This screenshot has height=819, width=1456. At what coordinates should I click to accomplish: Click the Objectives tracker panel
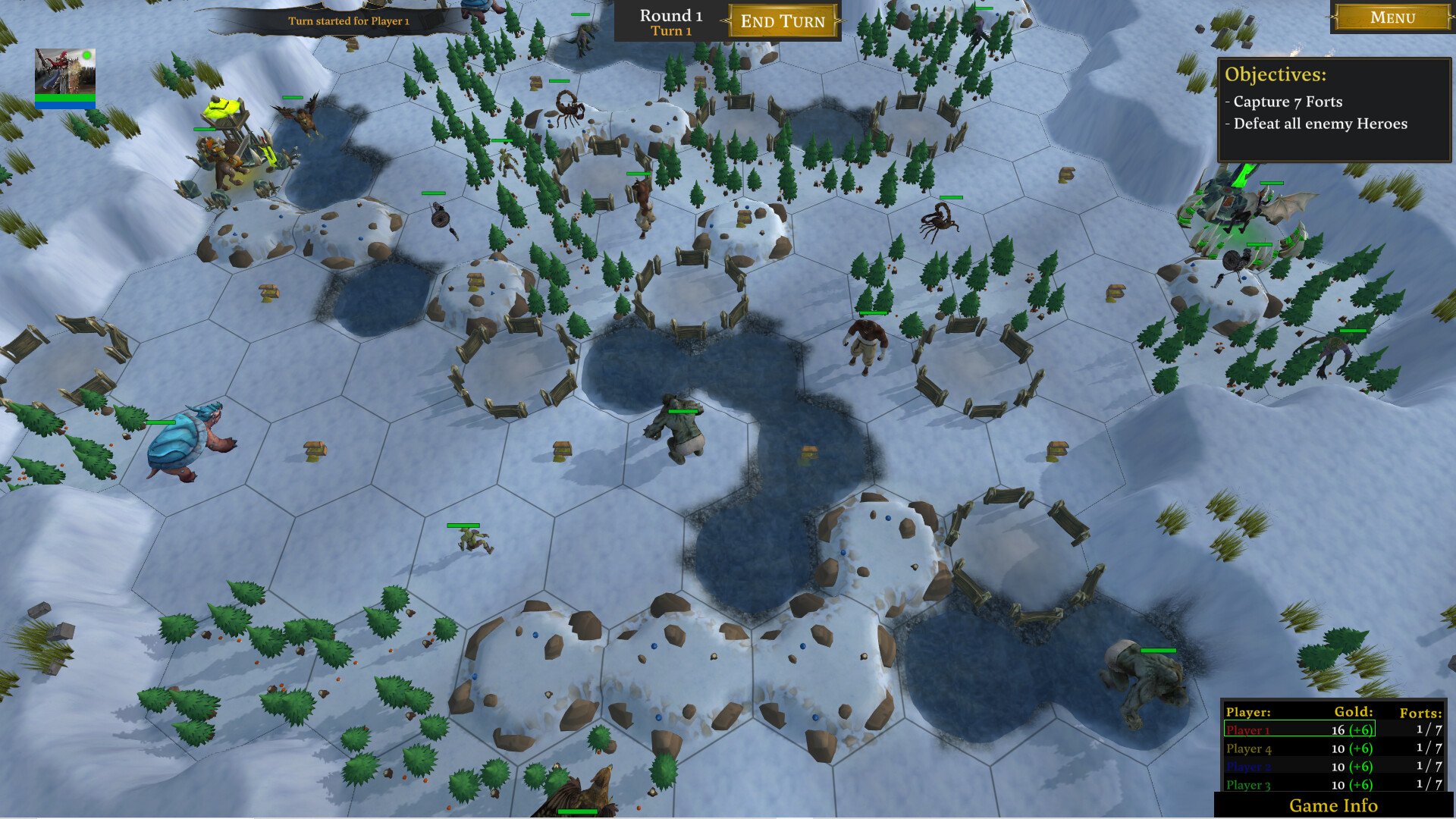pos(1334,110)
